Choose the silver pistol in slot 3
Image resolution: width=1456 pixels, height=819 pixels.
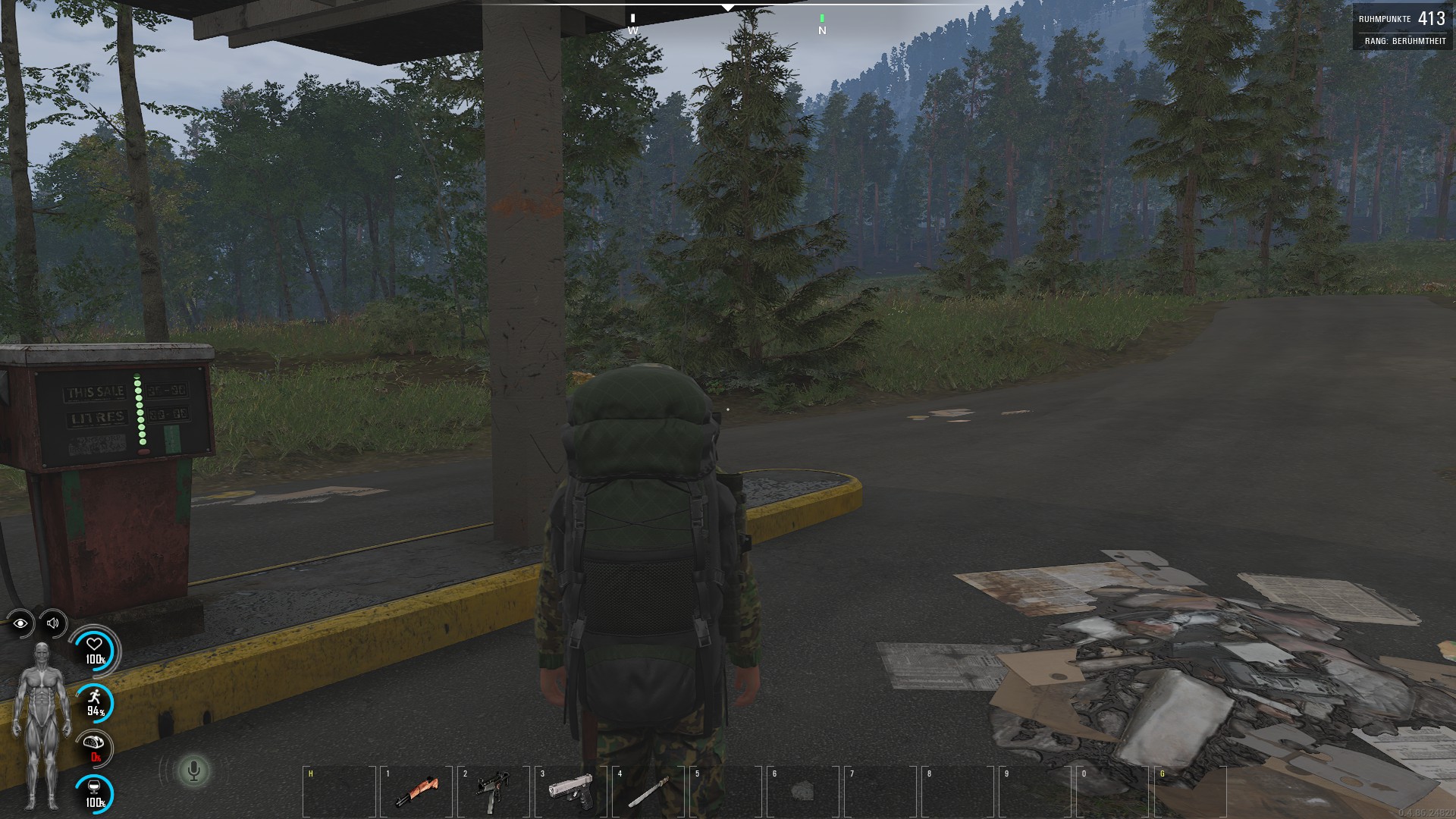(571, 790)
